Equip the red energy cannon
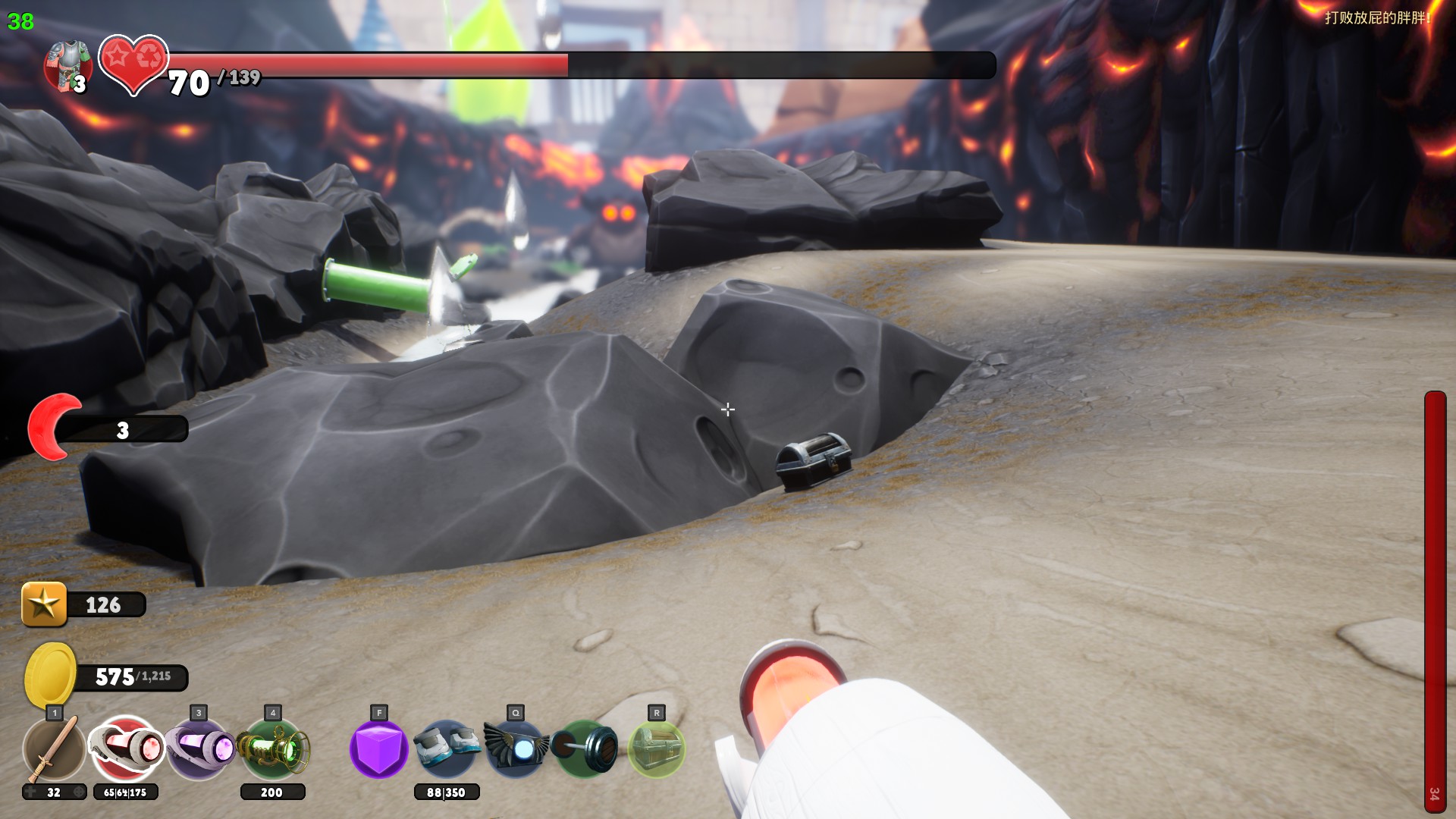Viewport: 1456px width, 819px height. [x=126, y=749]
